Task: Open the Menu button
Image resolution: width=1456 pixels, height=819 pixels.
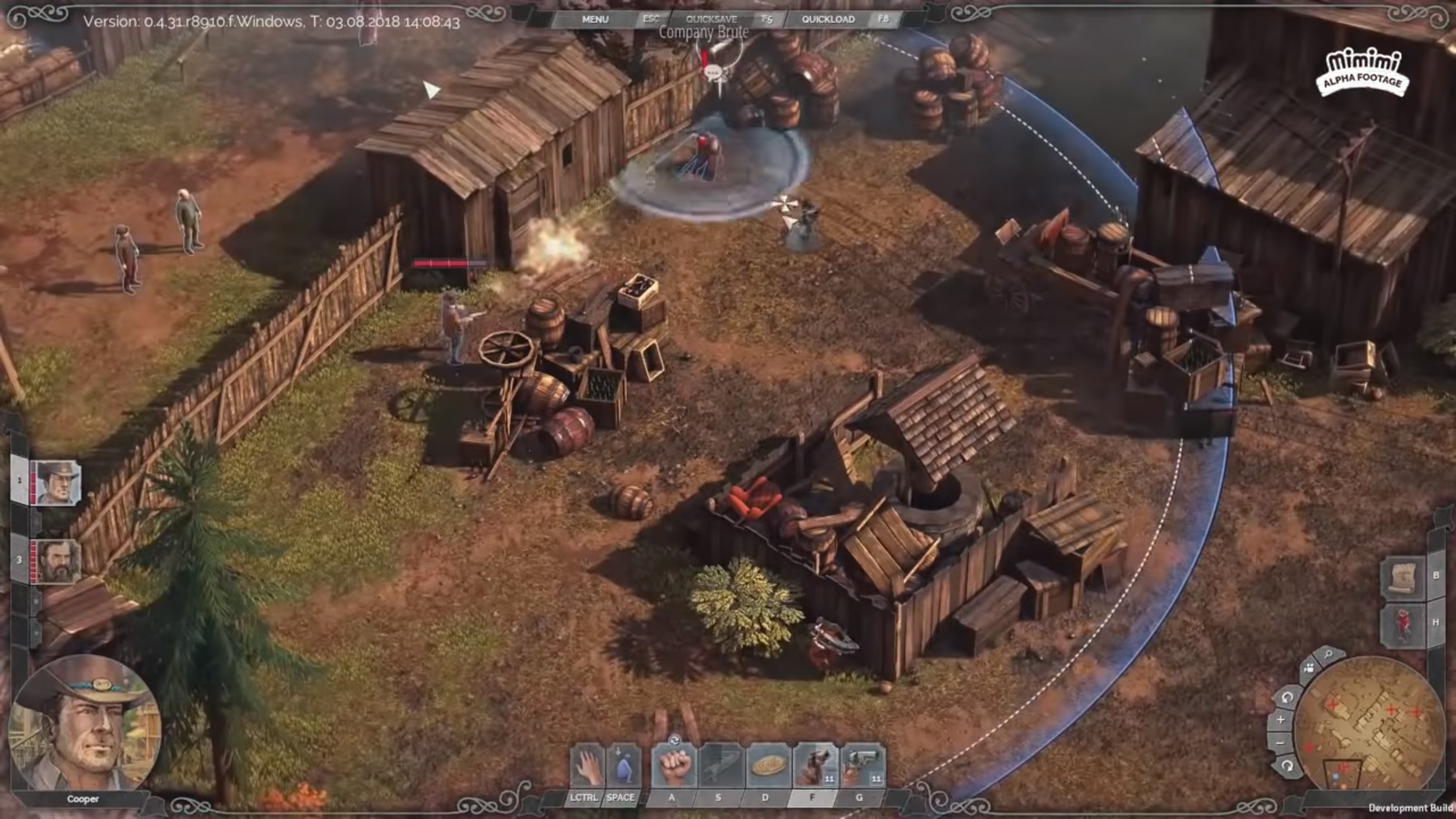Action: coord(595,19)
